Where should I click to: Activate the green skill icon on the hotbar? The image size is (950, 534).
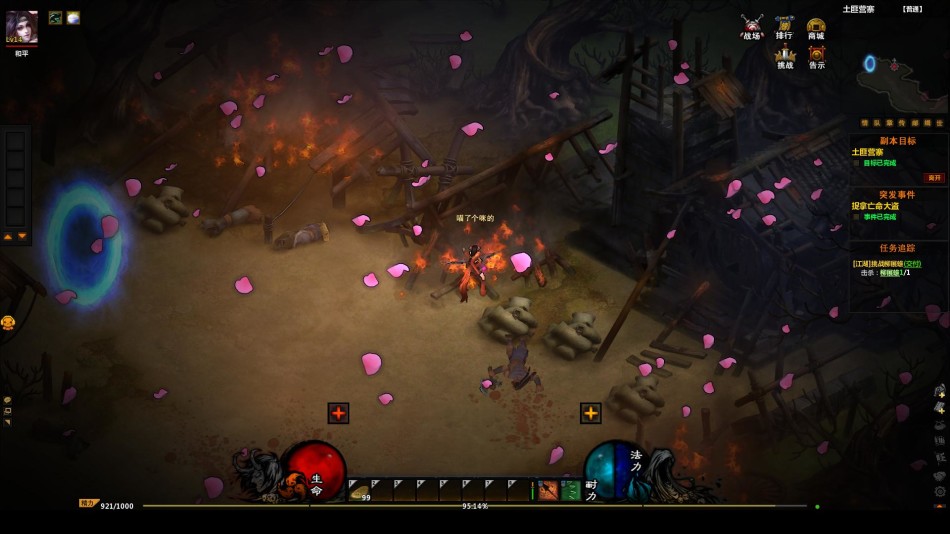point(570,490)
